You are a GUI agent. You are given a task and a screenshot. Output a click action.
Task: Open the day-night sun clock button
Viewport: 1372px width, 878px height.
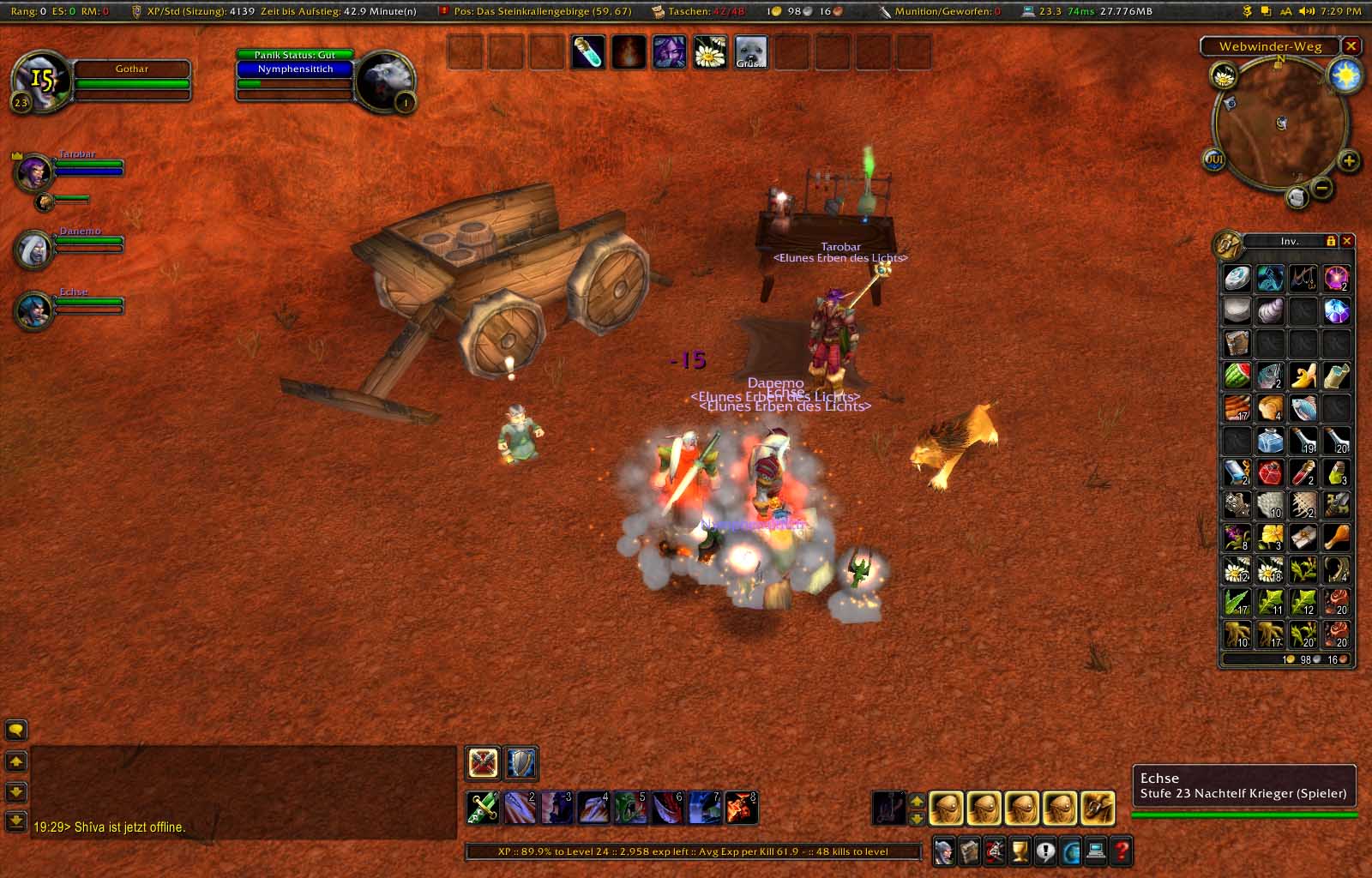(1345, 76)
